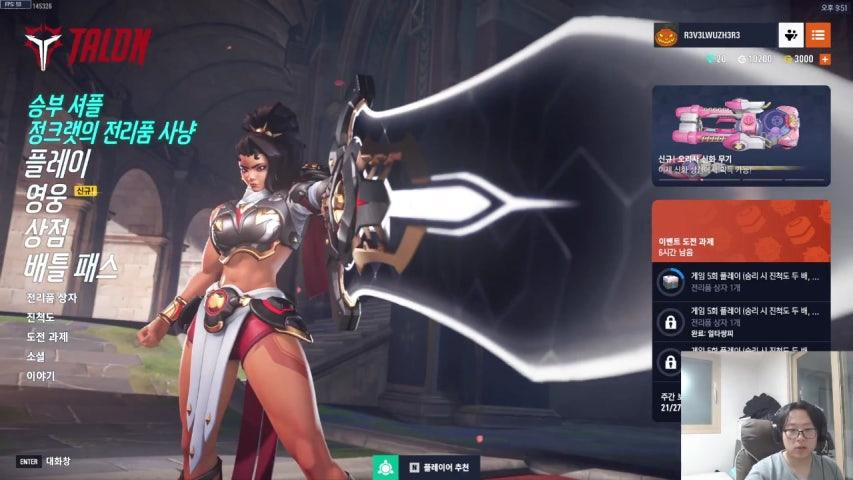Open the 이야기 (Stories) menu entry
Image resolution: width=853 pixels, height=480 pixels.
(x=41, y=377)
